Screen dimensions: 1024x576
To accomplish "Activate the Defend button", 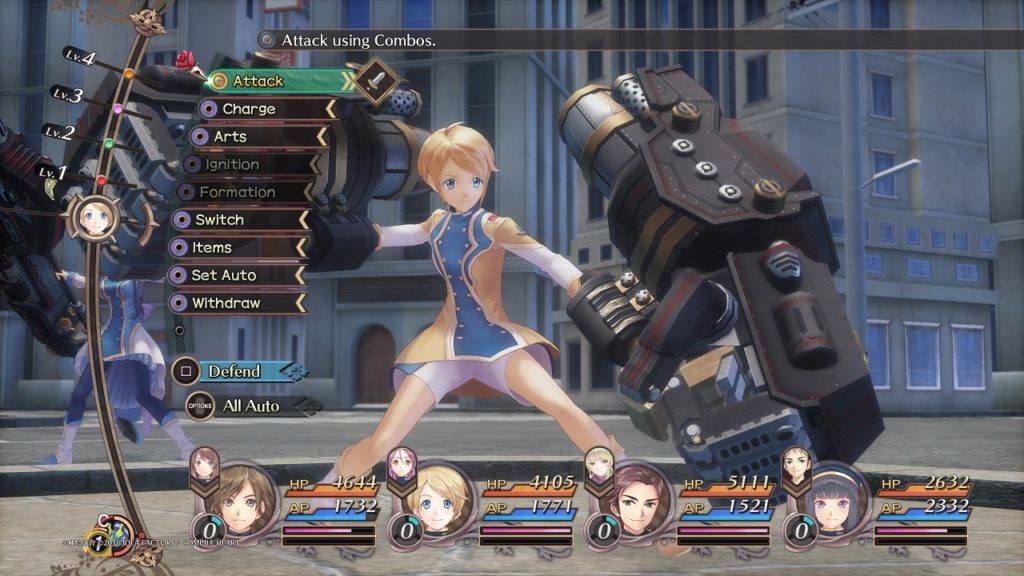I will 236,372.
